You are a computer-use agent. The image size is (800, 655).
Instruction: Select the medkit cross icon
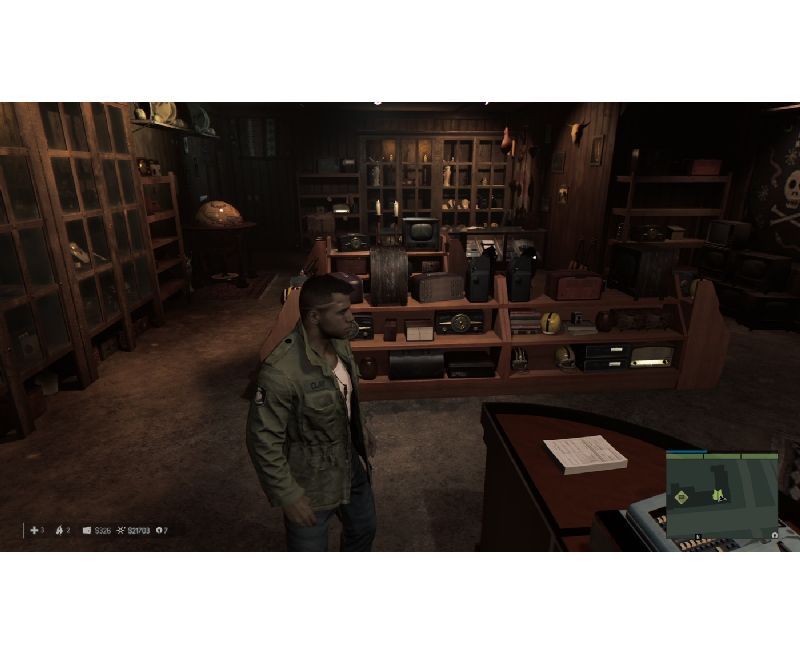(x=34, y=530)
